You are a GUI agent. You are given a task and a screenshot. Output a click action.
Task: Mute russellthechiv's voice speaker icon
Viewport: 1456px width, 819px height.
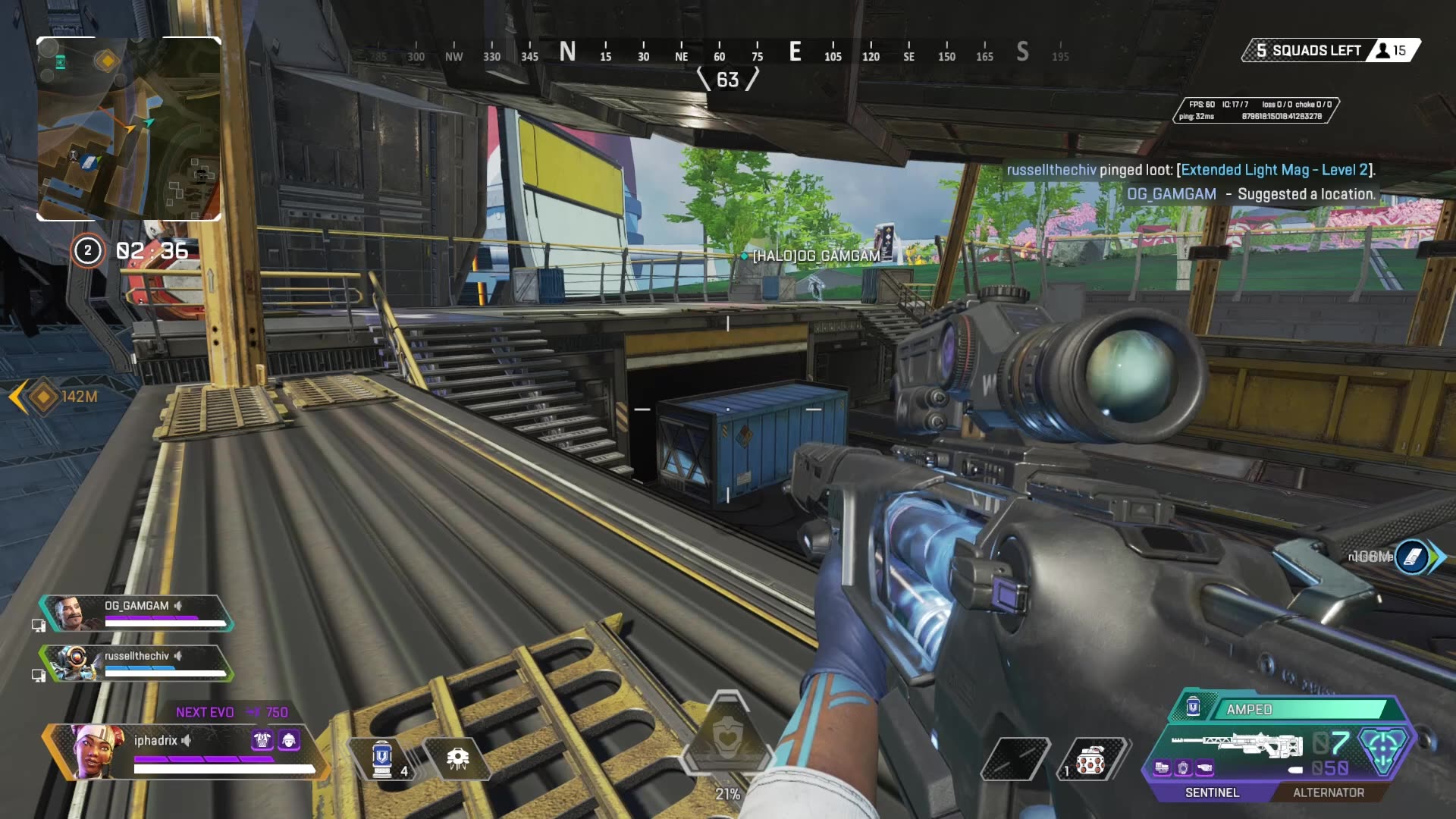pyautogui.click(x=179, y=656)
